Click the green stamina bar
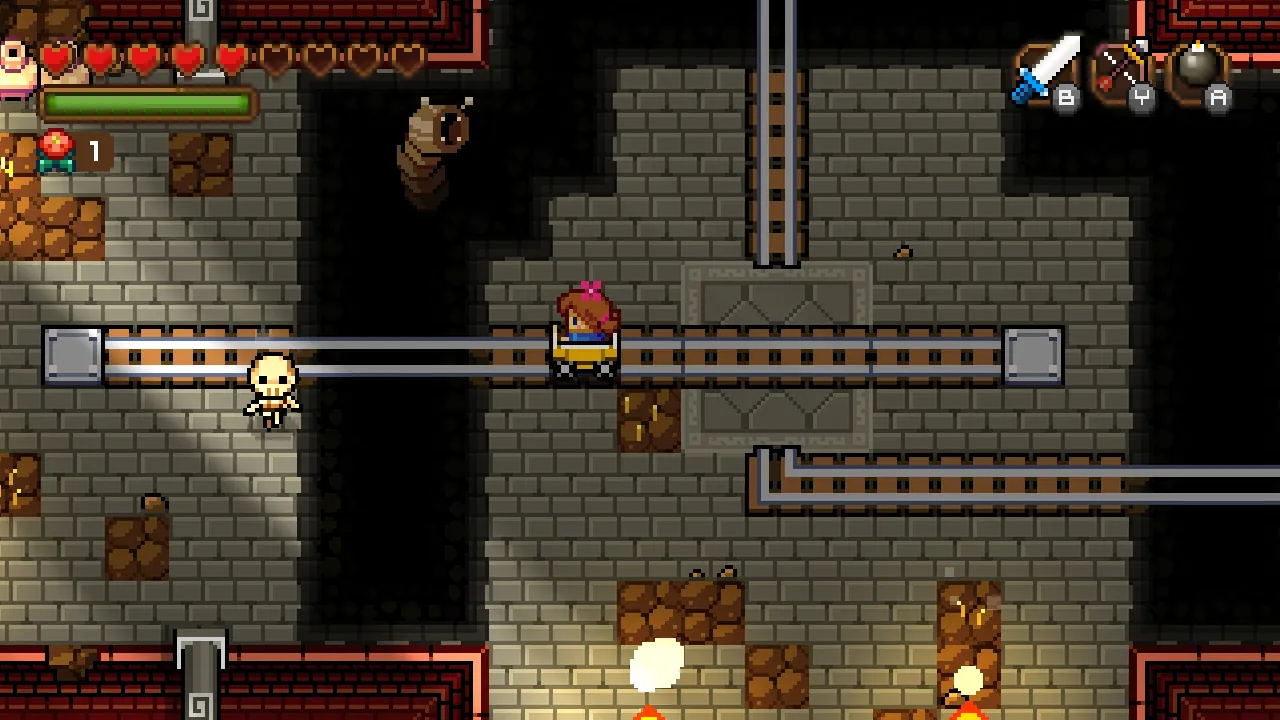The image size is (1280, 720). [x=150, y=102]
